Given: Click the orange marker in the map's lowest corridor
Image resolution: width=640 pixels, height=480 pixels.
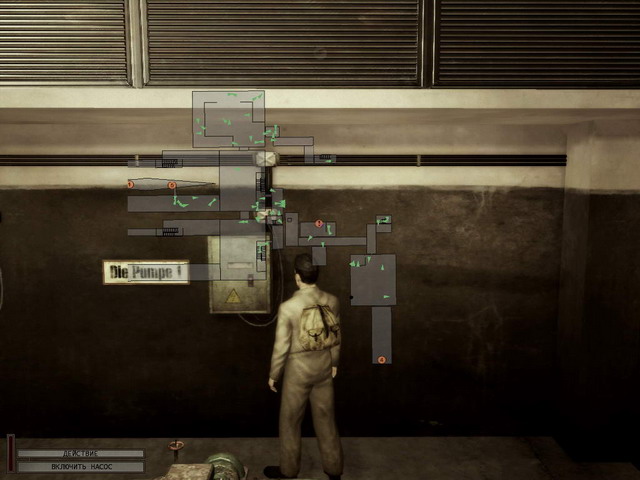Looking at the screenshot, I should pyautogui.click(x=381, y=359).
